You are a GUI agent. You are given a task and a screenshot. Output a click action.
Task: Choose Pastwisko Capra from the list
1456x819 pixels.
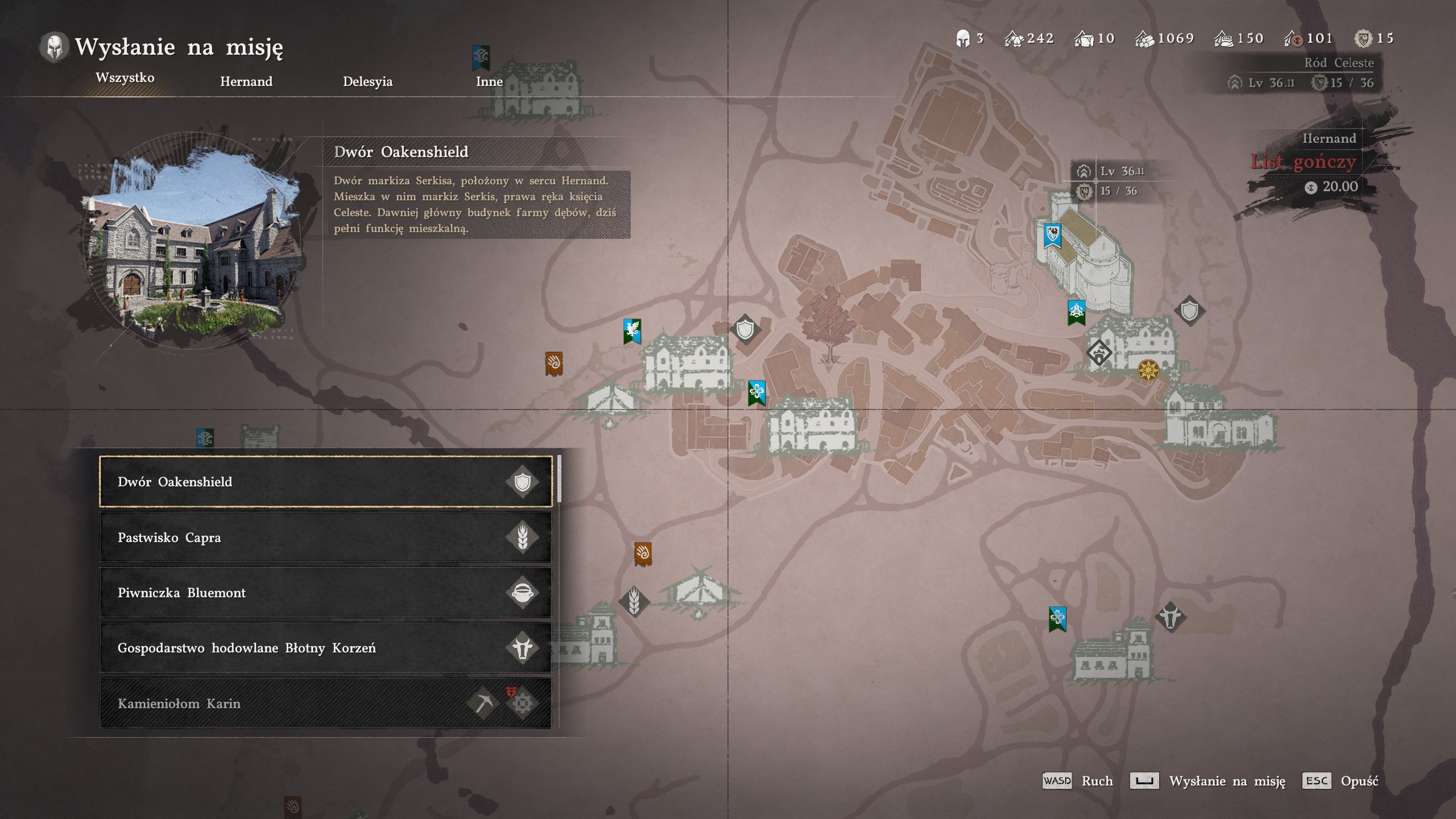325,537
